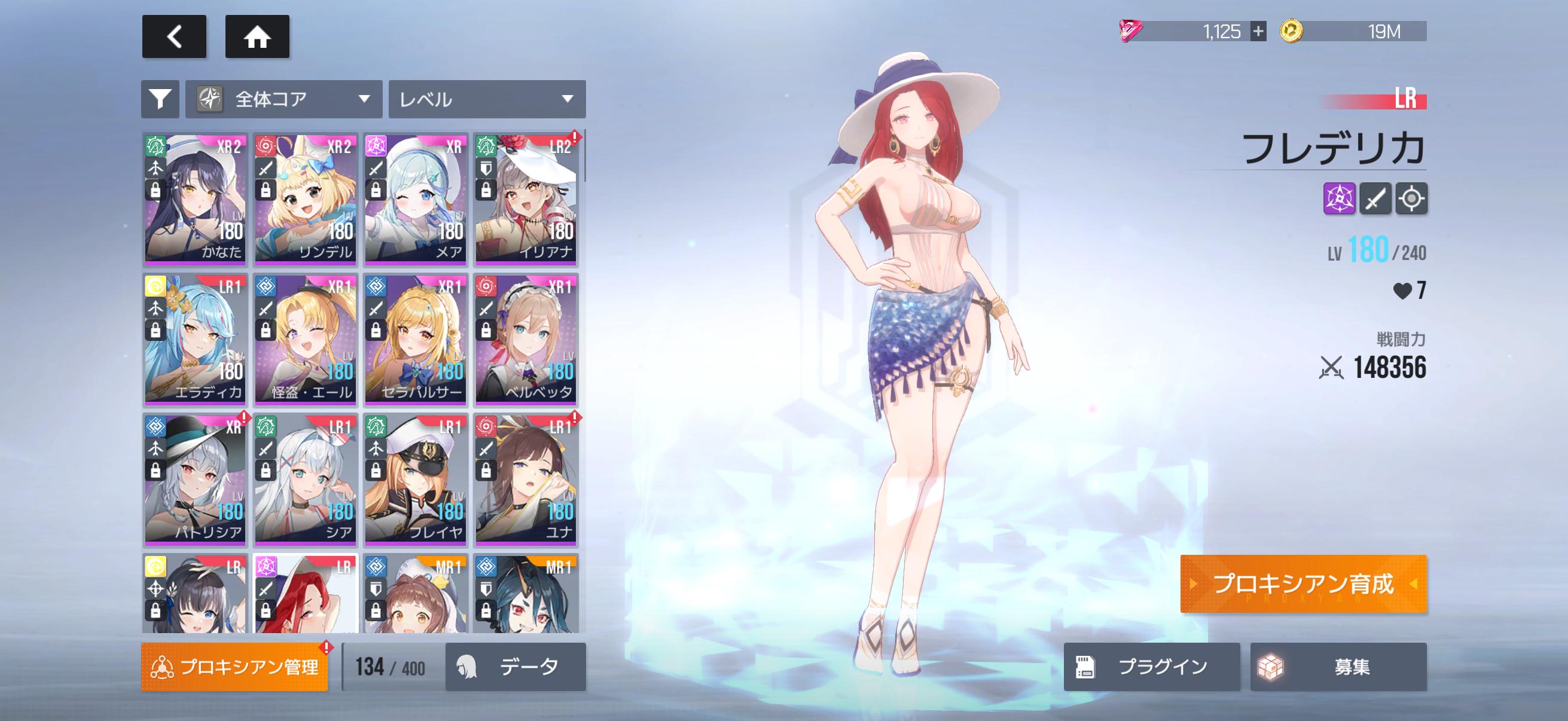The image size is (1568, 721).
Task: Select the フレイヤ character card
Action: click(416, 479)
